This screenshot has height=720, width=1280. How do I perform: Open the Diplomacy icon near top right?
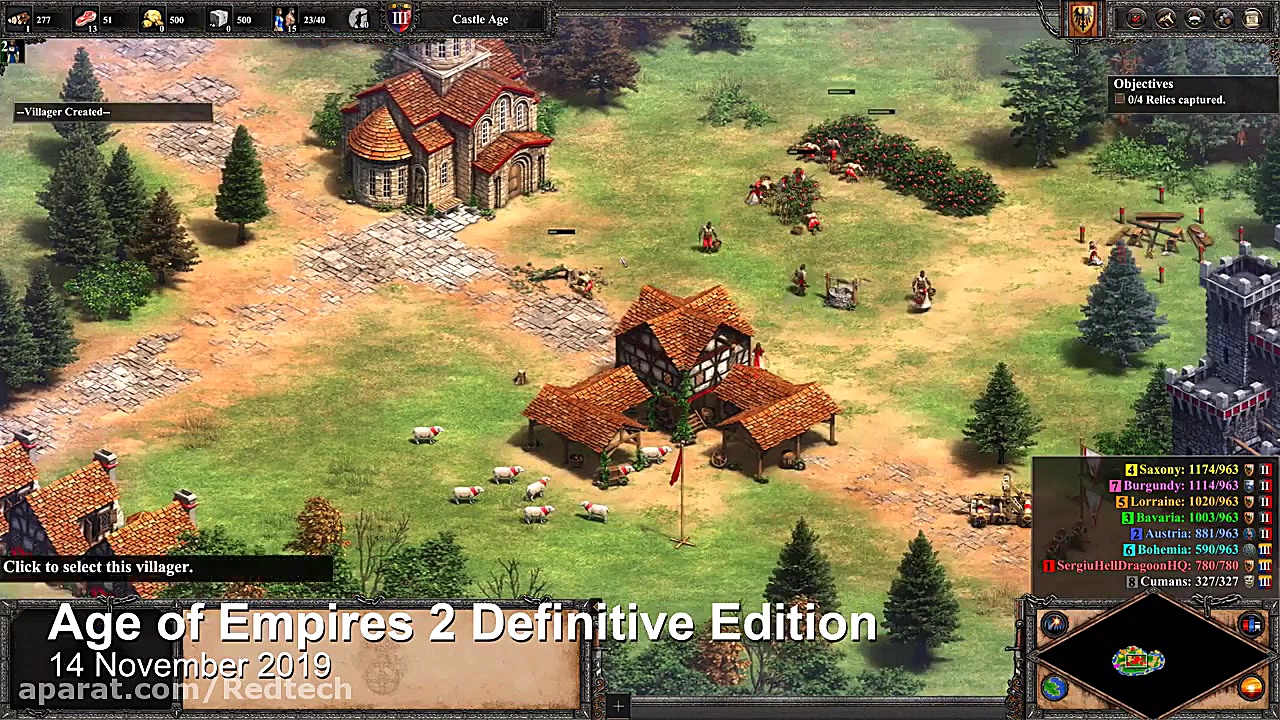1195,18
